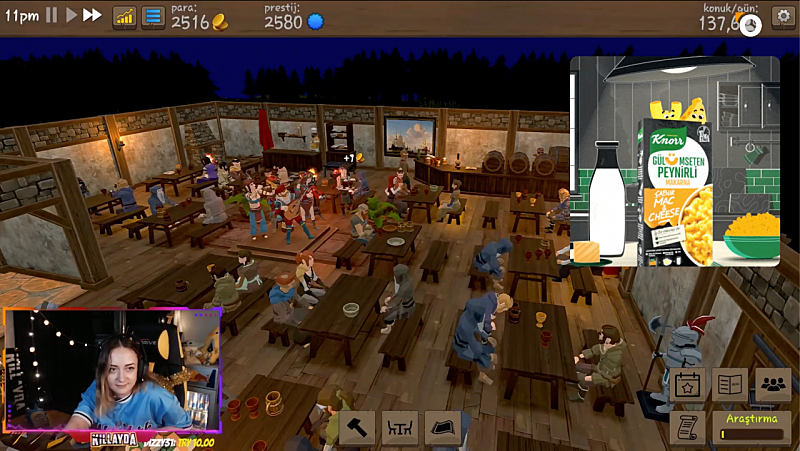Screen dimensions: 800x451
Task: Open the calendar events button
Action: tap(687, 383)
